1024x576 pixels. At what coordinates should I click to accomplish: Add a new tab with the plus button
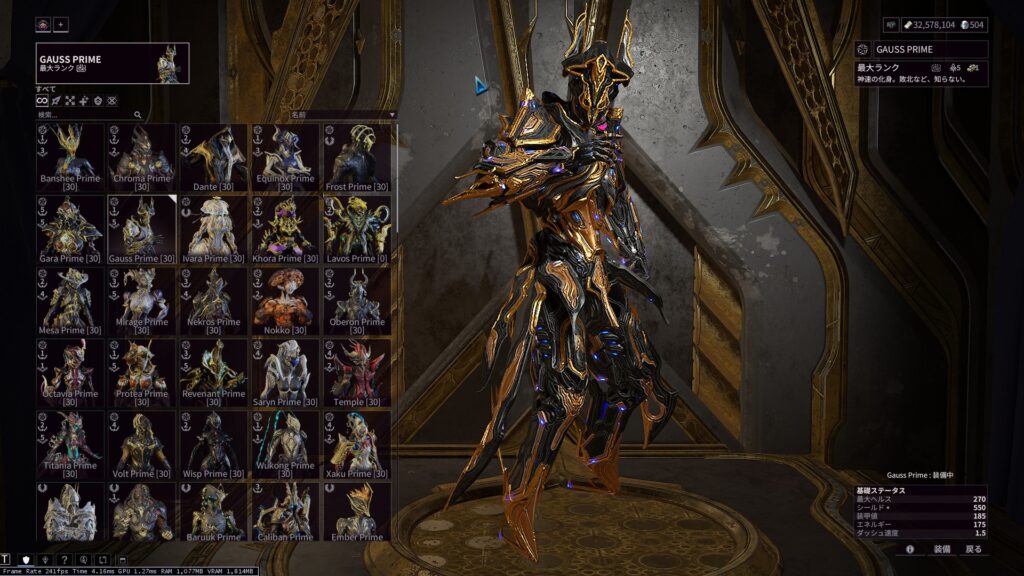[x=61, y=24]
